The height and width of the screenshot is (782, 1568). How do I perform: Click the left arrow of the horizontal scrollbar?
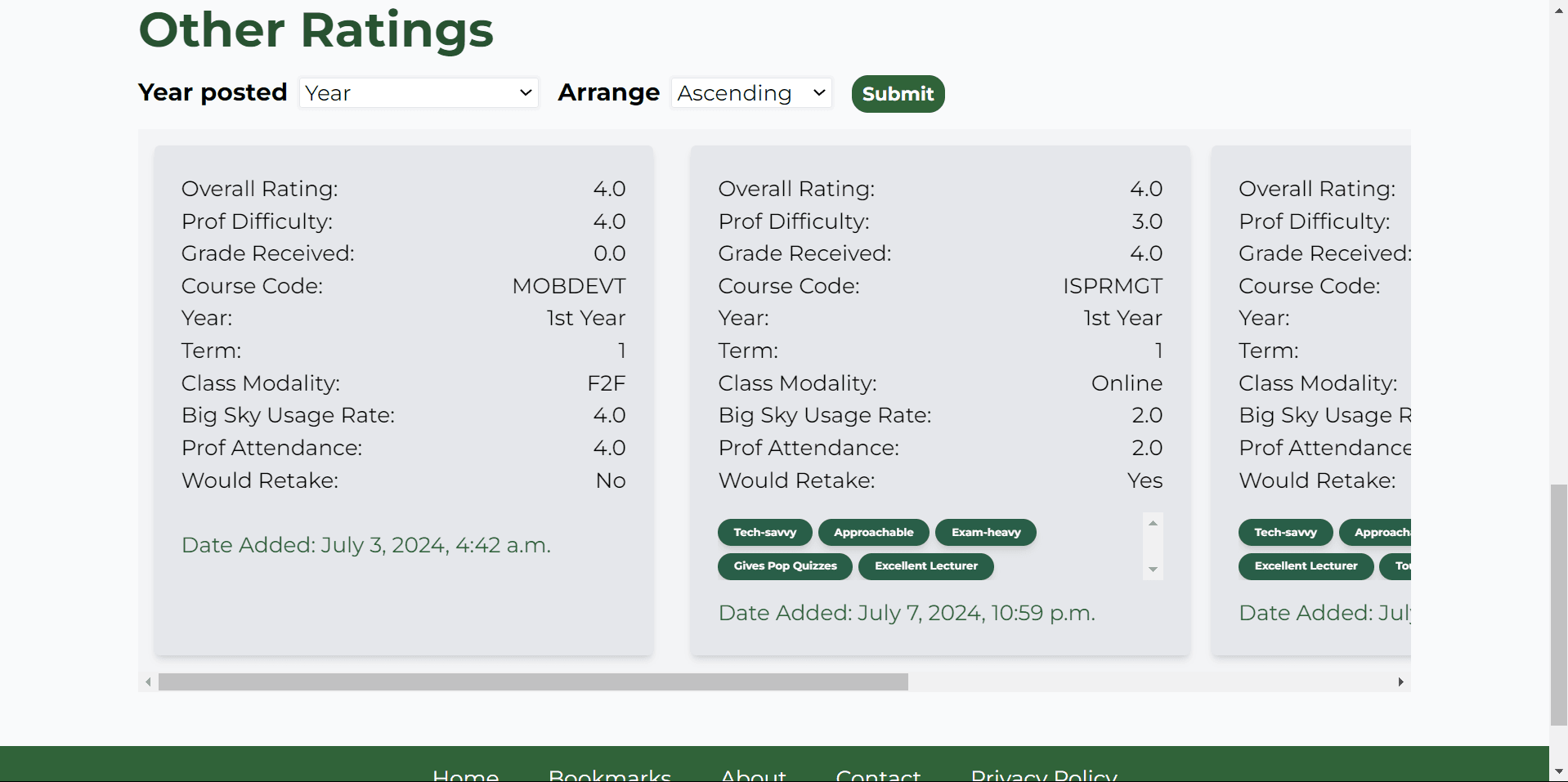point(147,681)
